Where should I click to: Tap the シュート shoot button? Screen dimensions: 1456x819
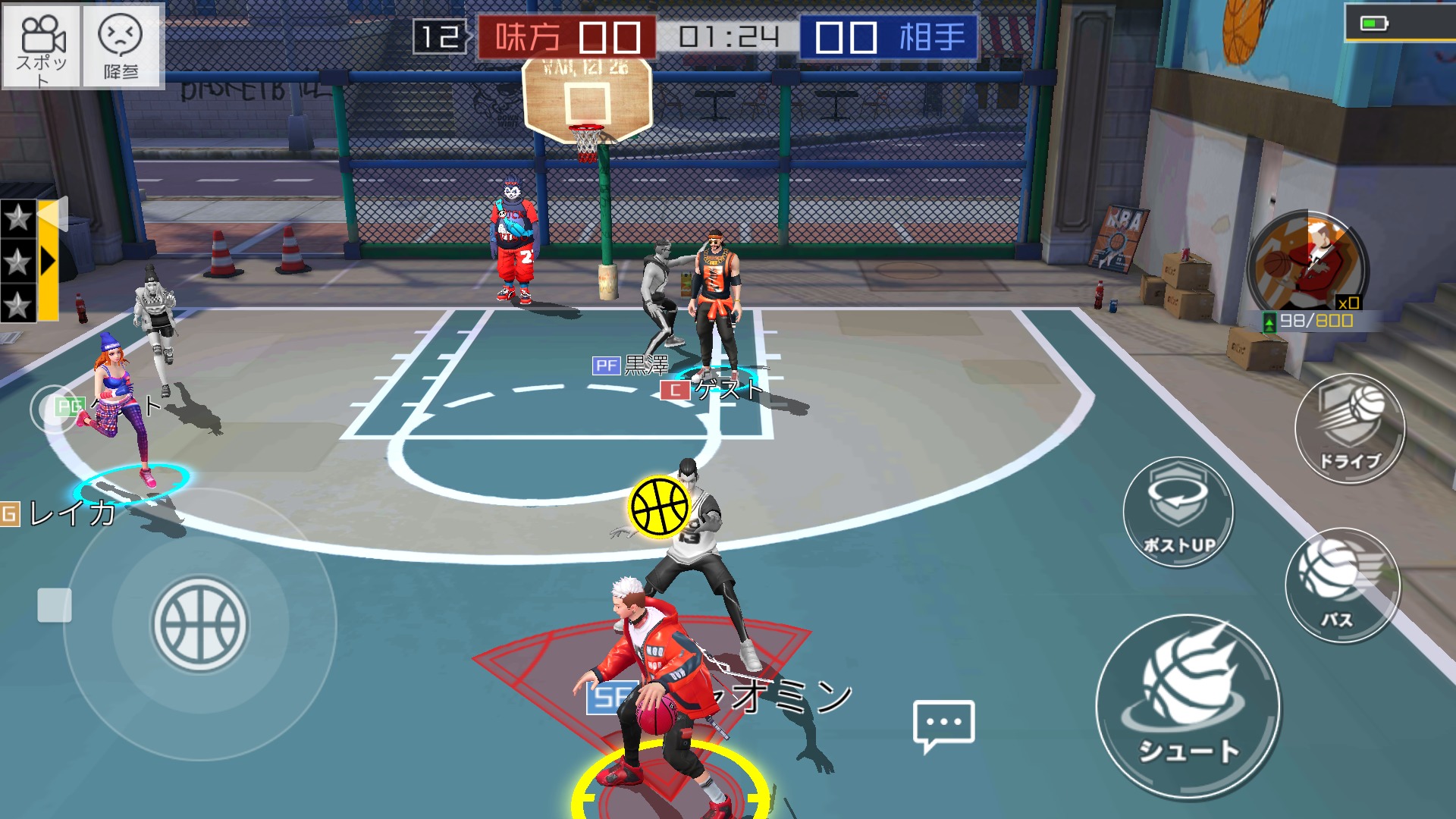pos(1188,707)
